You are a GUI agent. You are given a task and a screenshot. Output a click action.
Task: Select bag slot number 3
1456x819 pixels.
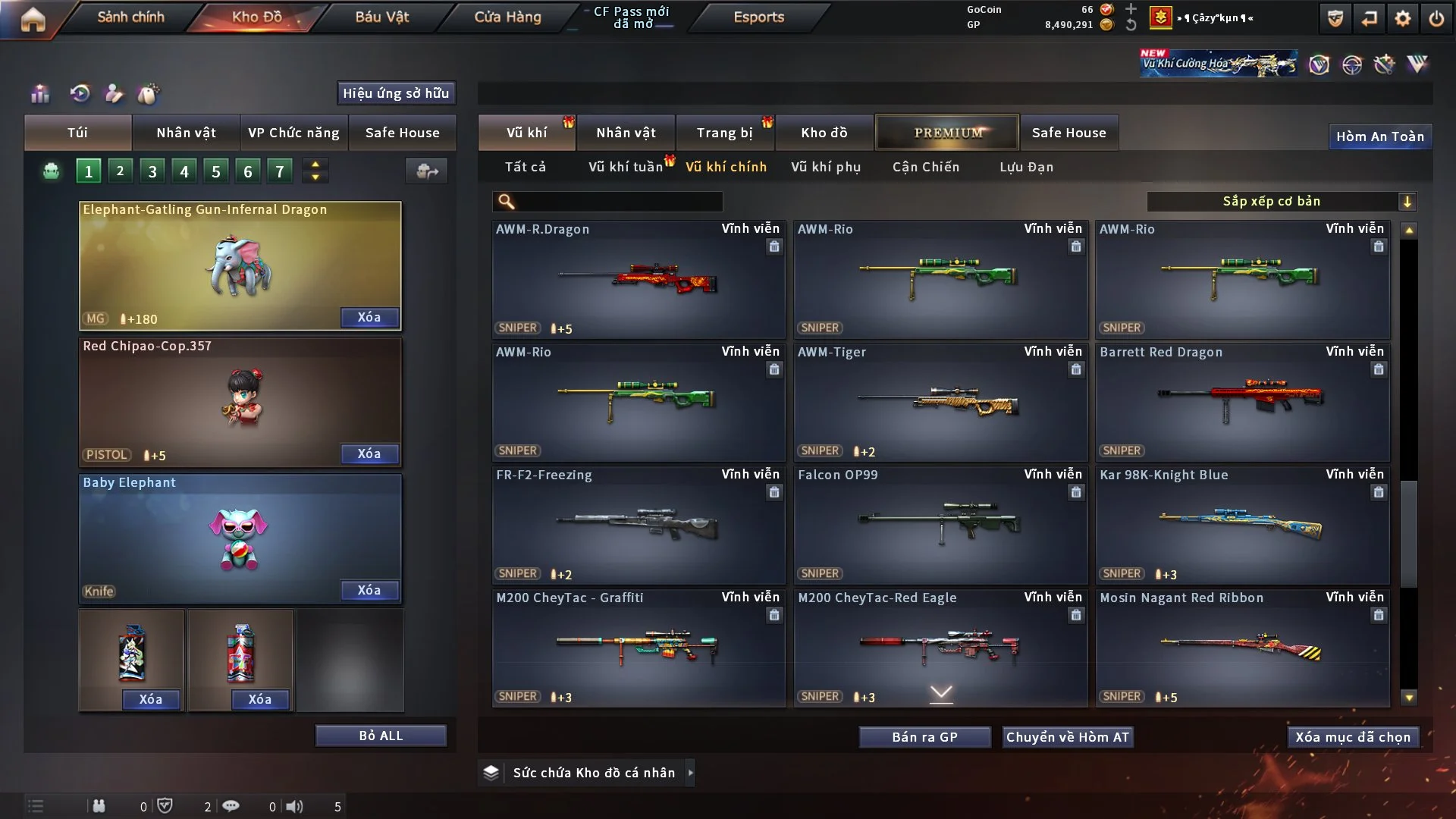point(152,171)
